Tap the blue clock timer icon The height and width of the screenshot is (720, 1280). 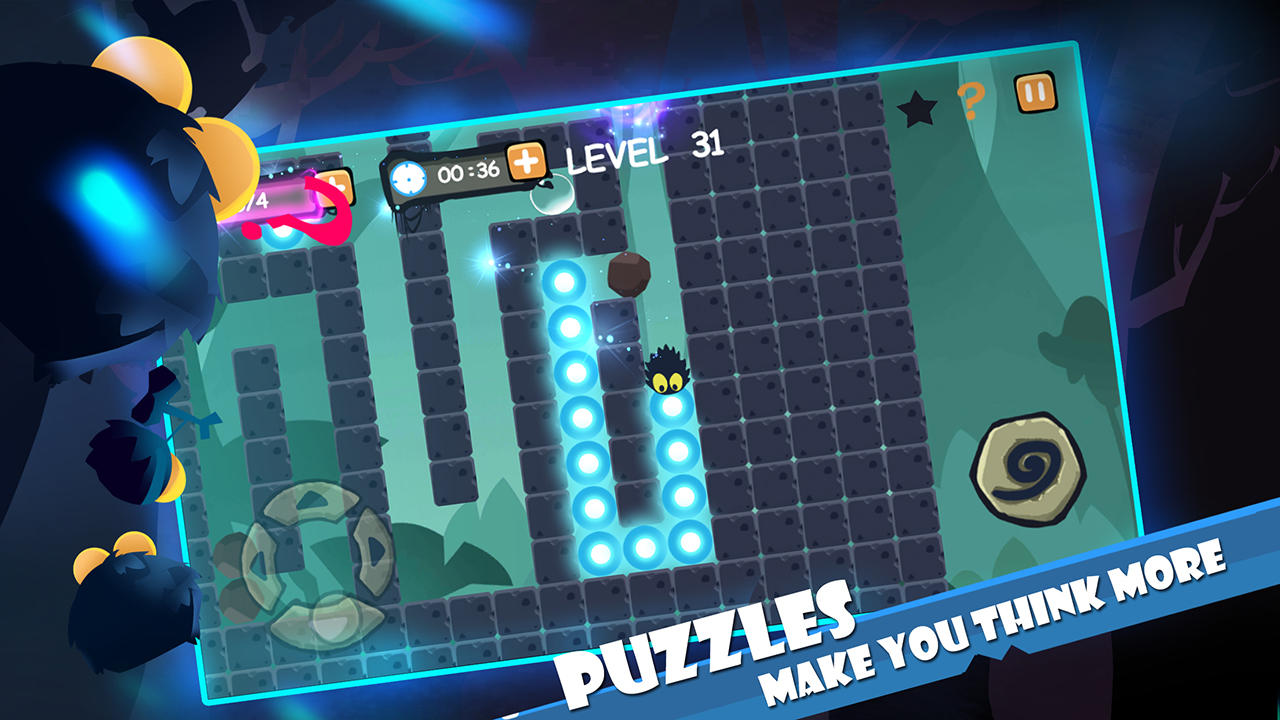(408, 179)
